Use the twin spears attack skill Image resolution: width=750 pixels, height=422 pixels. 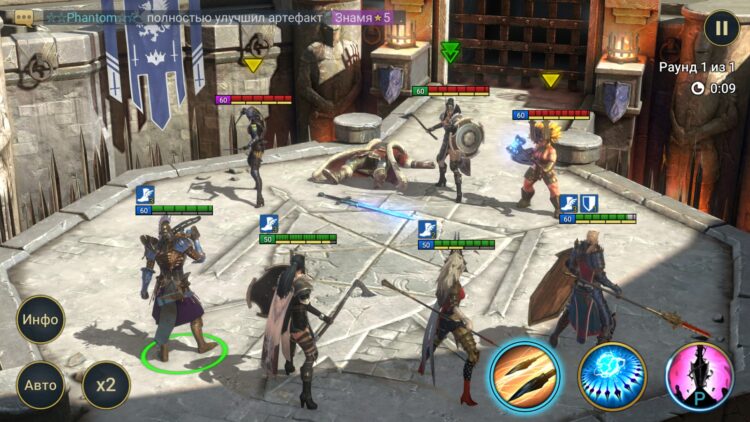click(524, 377)
